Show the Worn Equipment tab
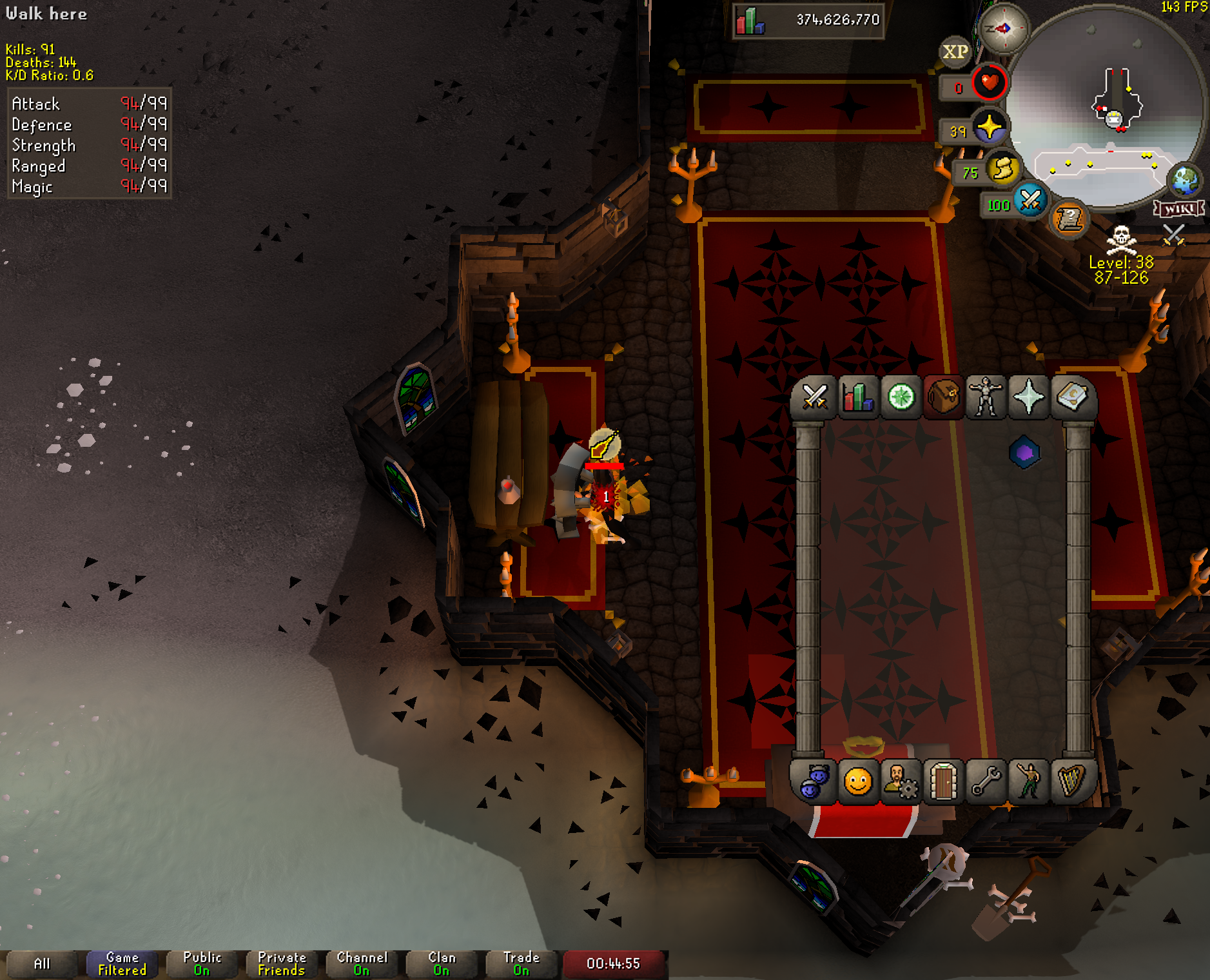Viewport: 1210px width, 980px height. pos(986,397)
